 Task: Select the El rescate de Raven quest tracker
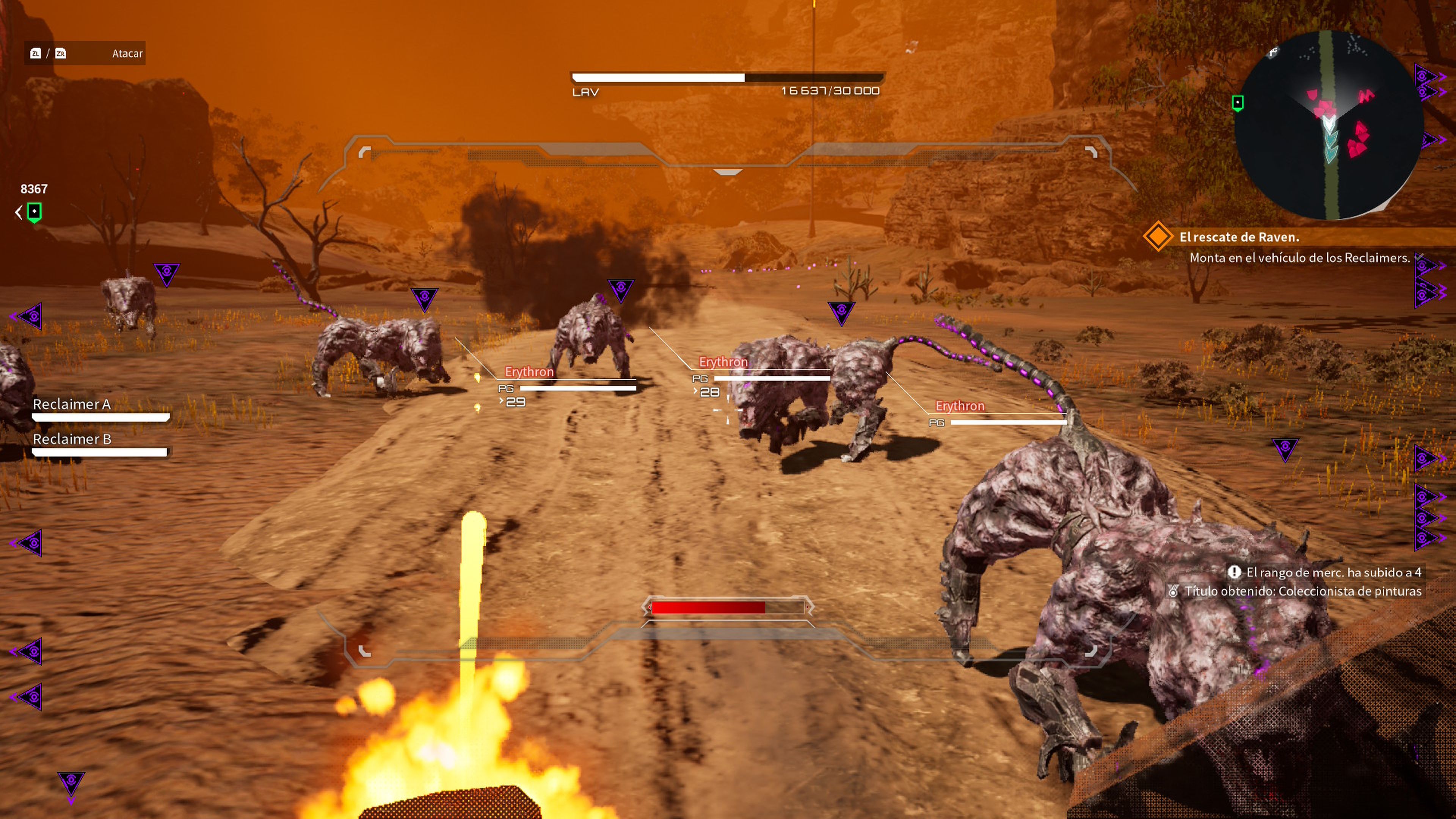[1238, 237]
